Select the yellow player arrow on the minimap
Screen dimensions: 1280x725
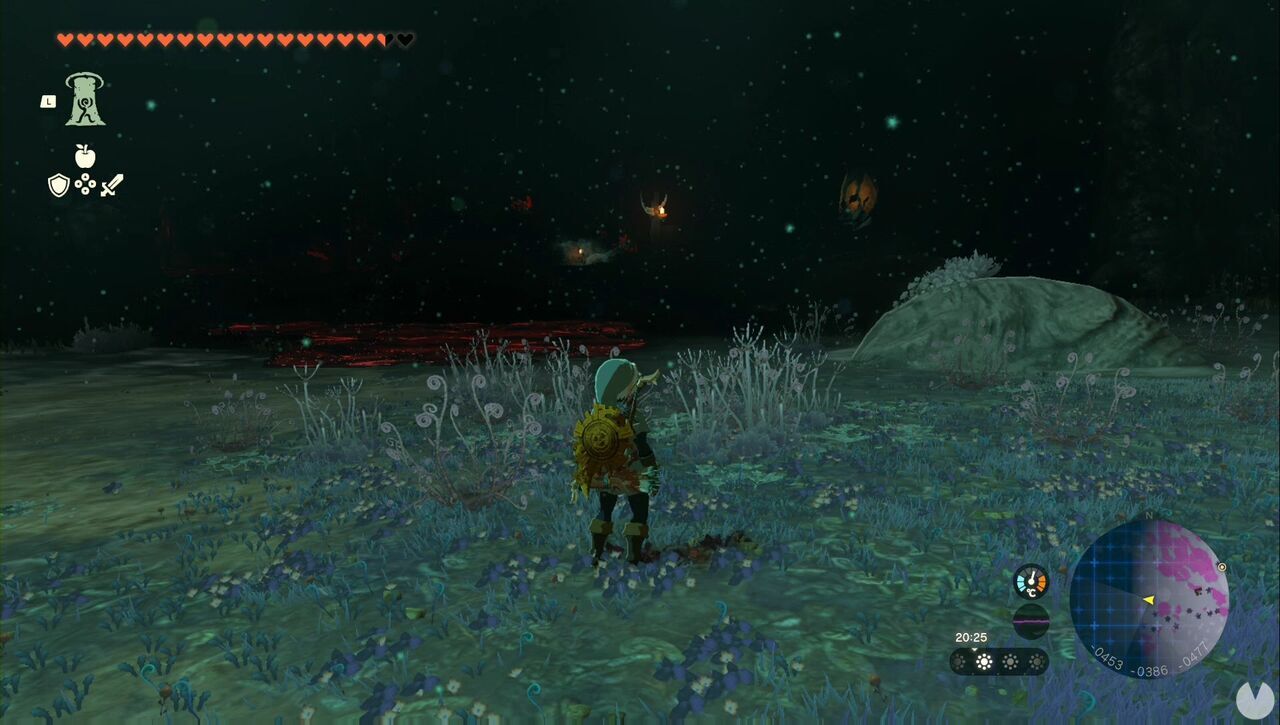1150,598
